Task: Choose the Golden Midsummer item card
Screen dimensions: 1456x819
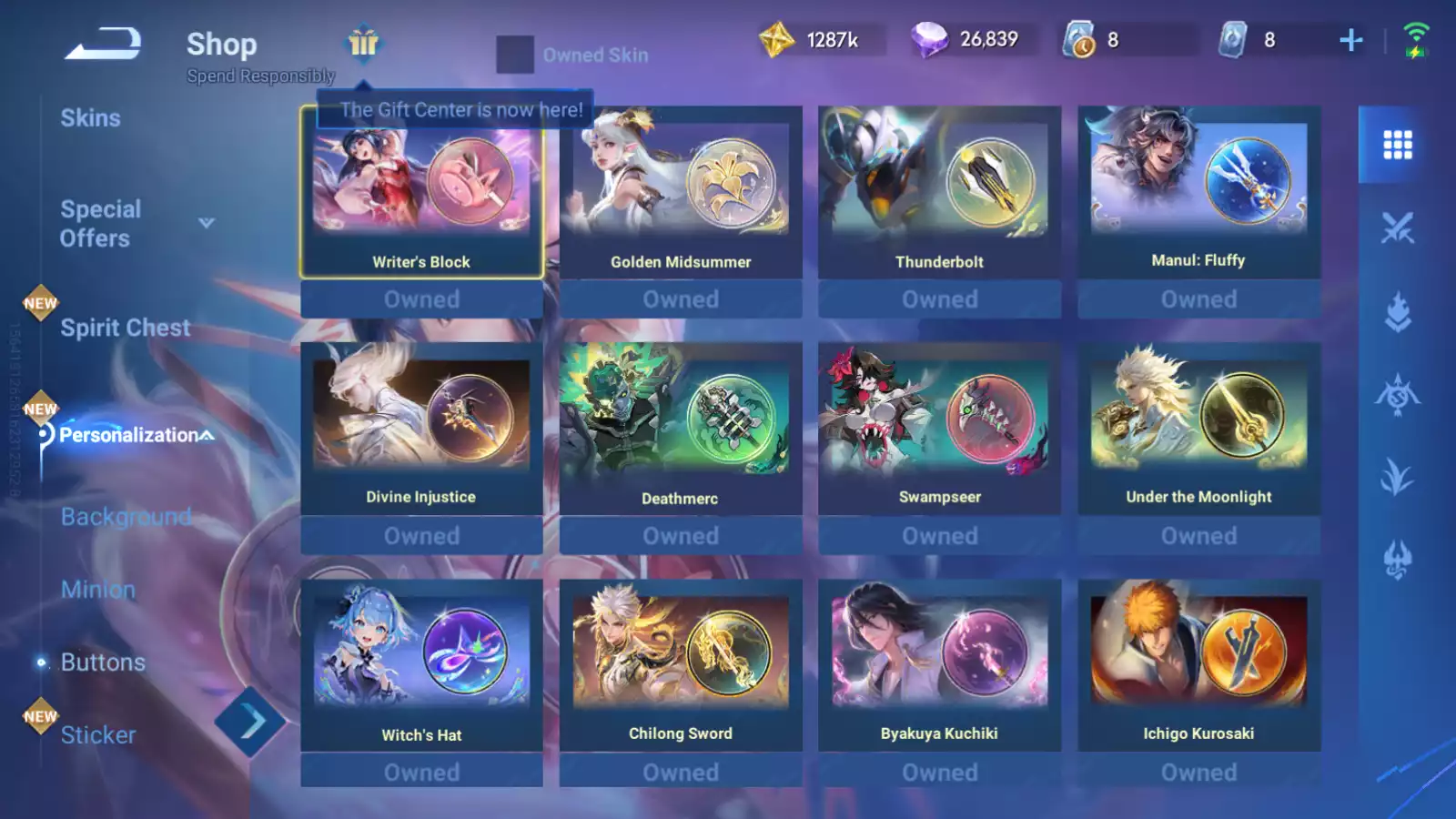Action: (x=681, y=193)
